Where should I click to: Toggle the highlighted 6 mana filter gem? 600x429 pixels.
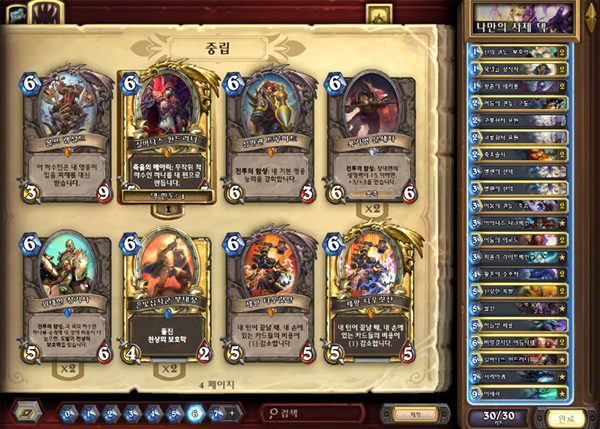click(194, 412)
